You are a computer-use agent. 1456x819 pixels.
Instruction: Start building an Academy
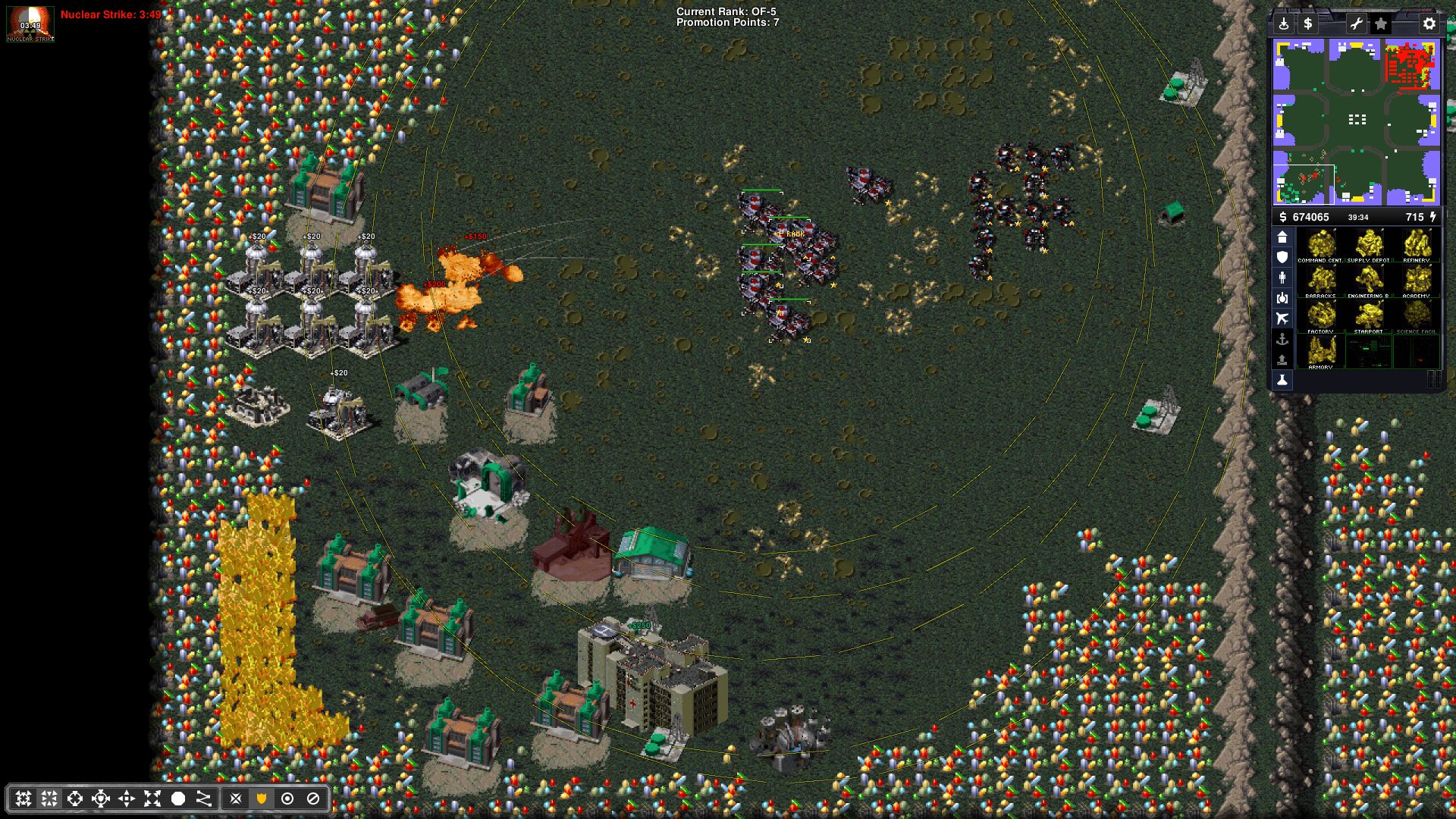click(x=1417, y=281)
